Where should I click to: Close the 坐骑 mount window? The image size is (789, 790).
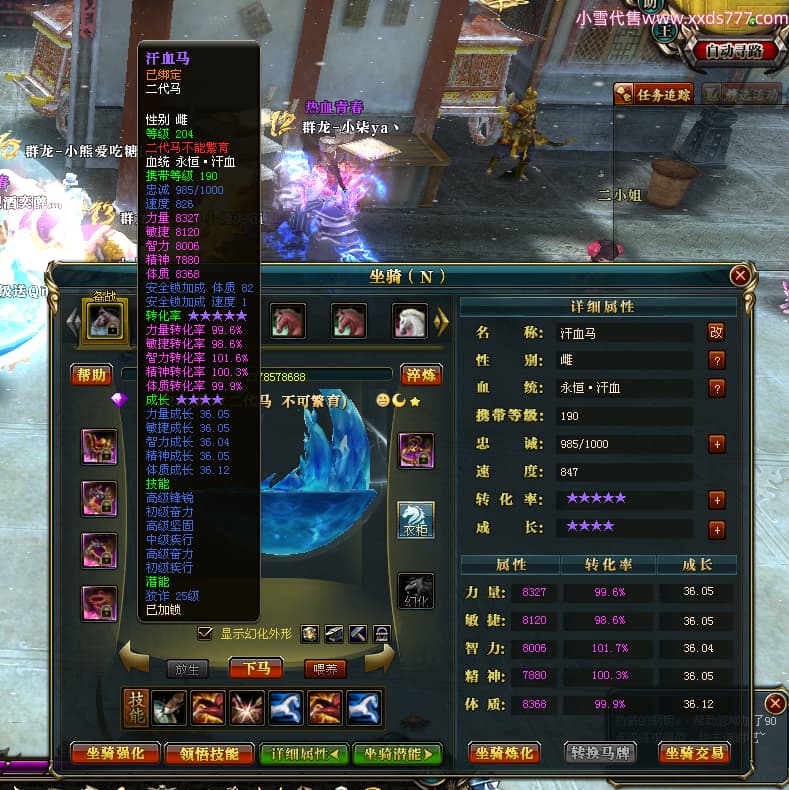pos(740,275)
